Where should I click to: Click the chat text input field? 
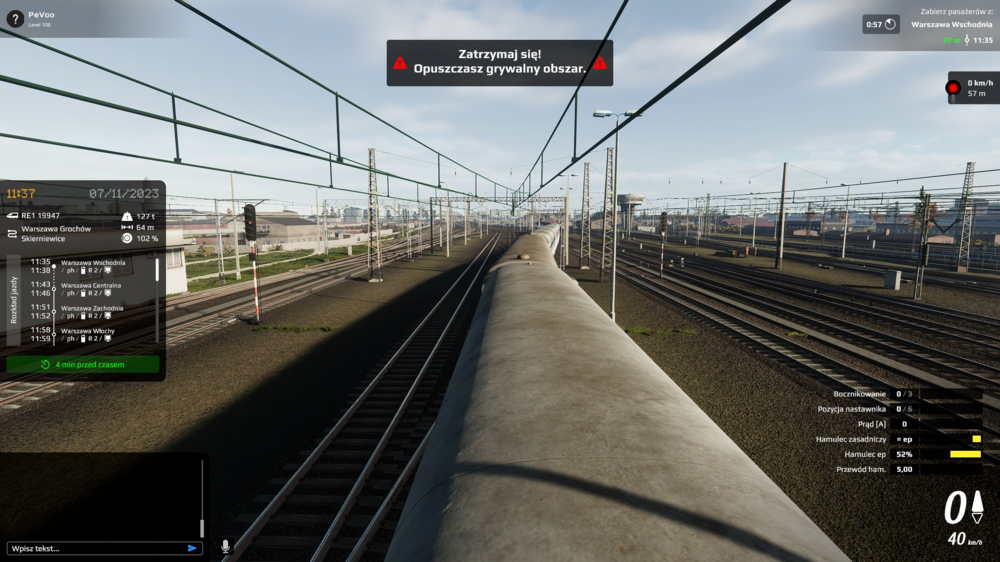click(95, 548)
